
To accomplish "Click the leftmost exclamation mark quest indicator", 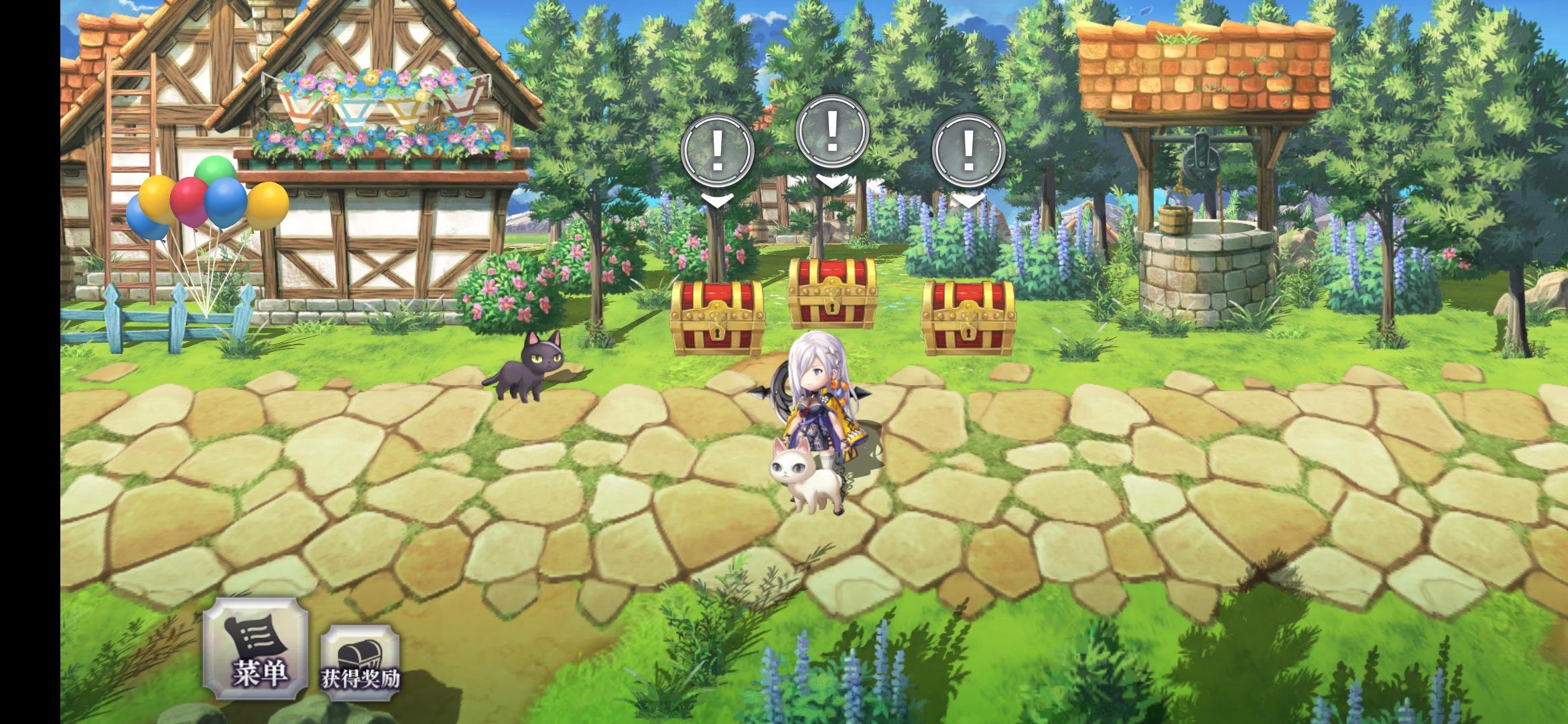I will pos(718,147).
